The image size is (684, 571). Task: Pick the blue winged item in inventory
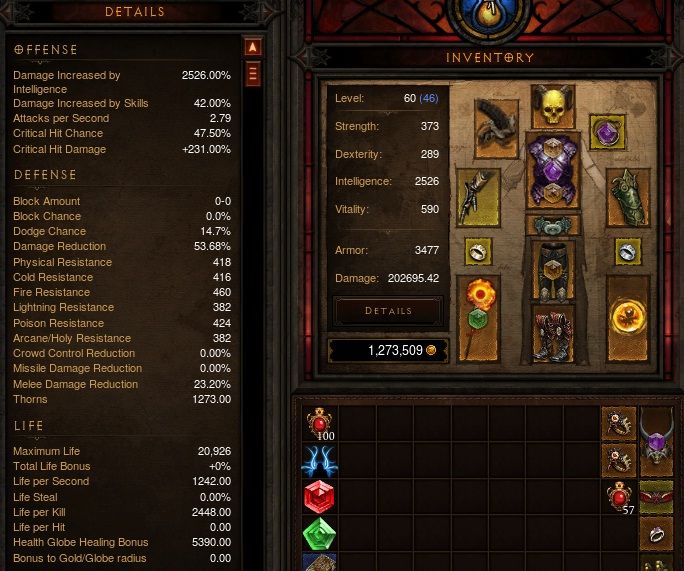(x=319, y=460)
